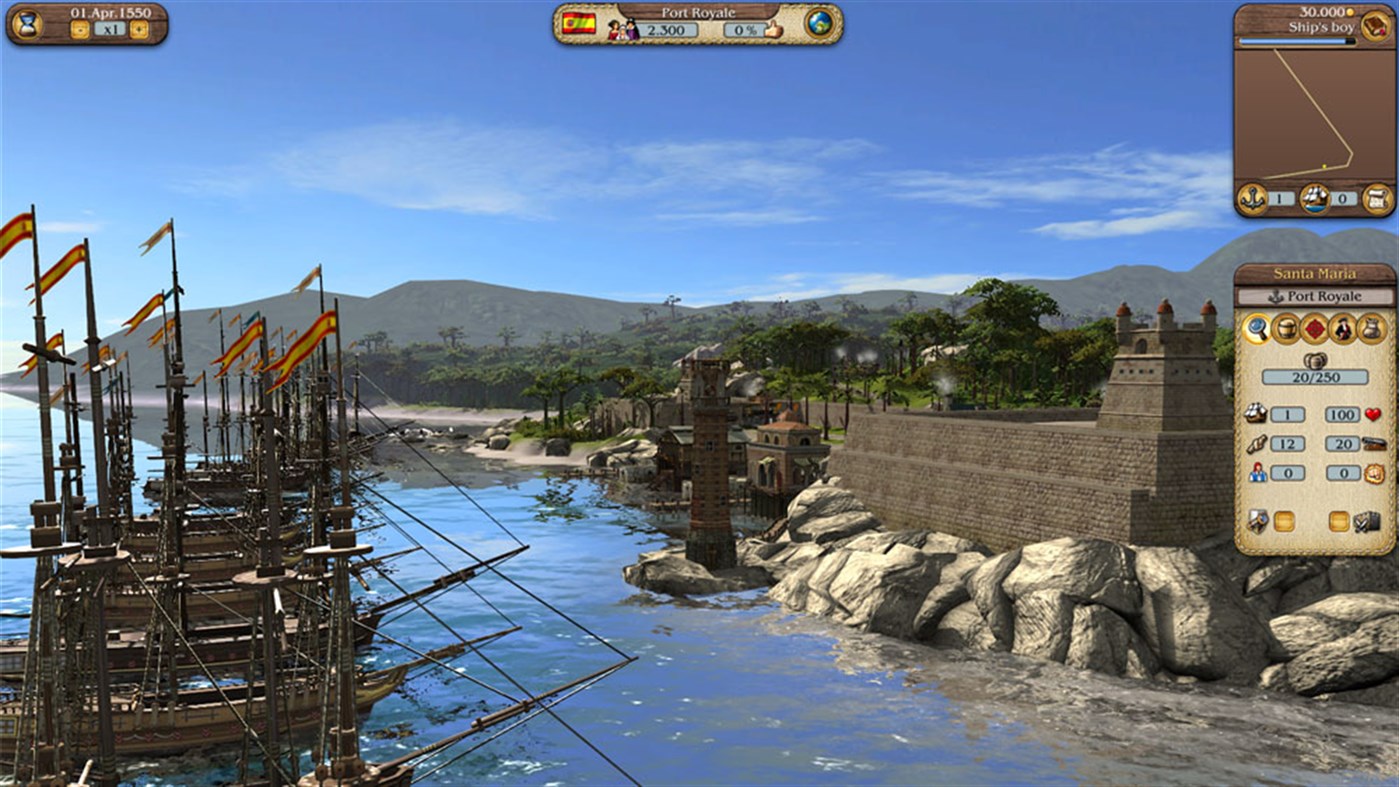The image size is (1399, 787).
Task: Open the barrel cargo icon on Santa Maria panel
Action: coord(1286,329)
